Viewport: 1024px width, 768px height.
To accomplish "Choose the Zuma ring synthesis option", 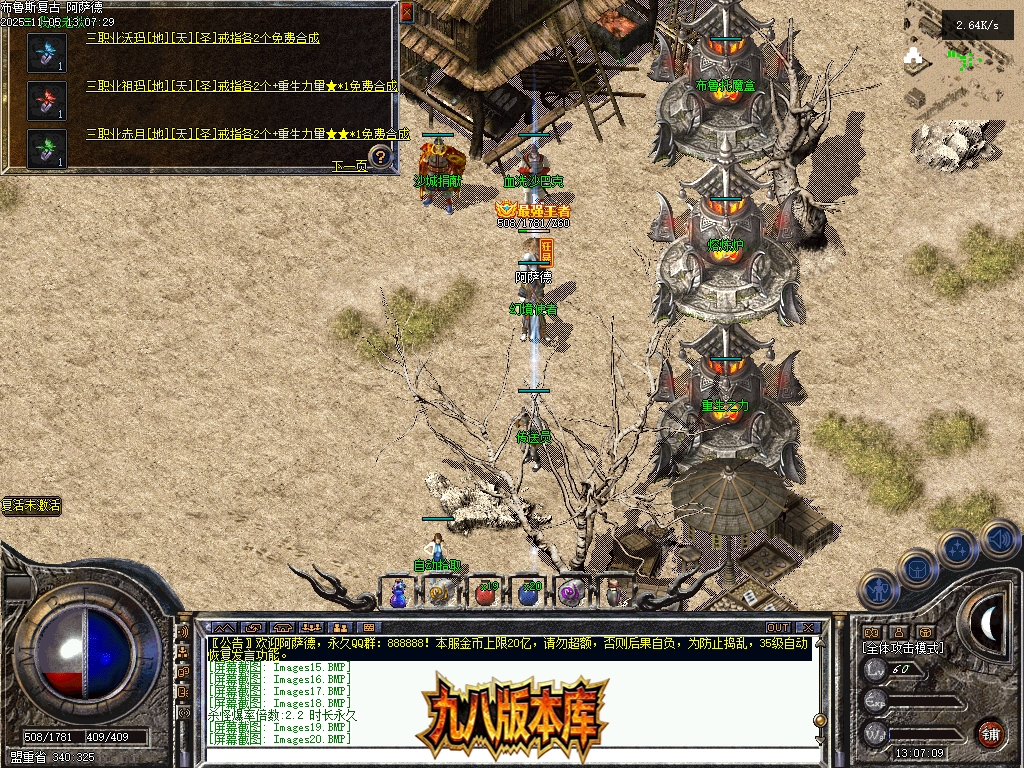I will click(241, 86).
